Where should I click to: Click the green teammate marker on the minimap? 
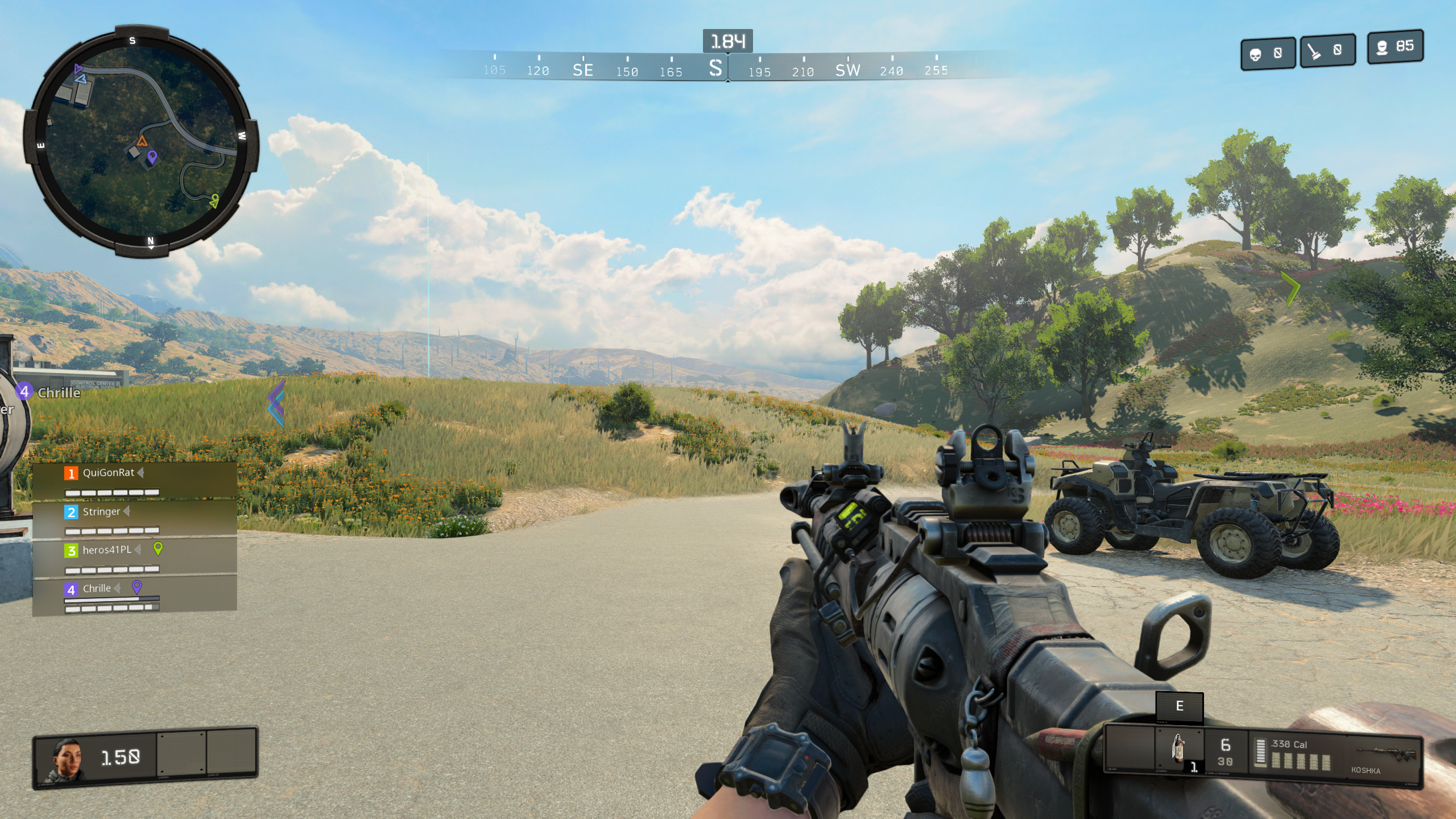(214, 200)
